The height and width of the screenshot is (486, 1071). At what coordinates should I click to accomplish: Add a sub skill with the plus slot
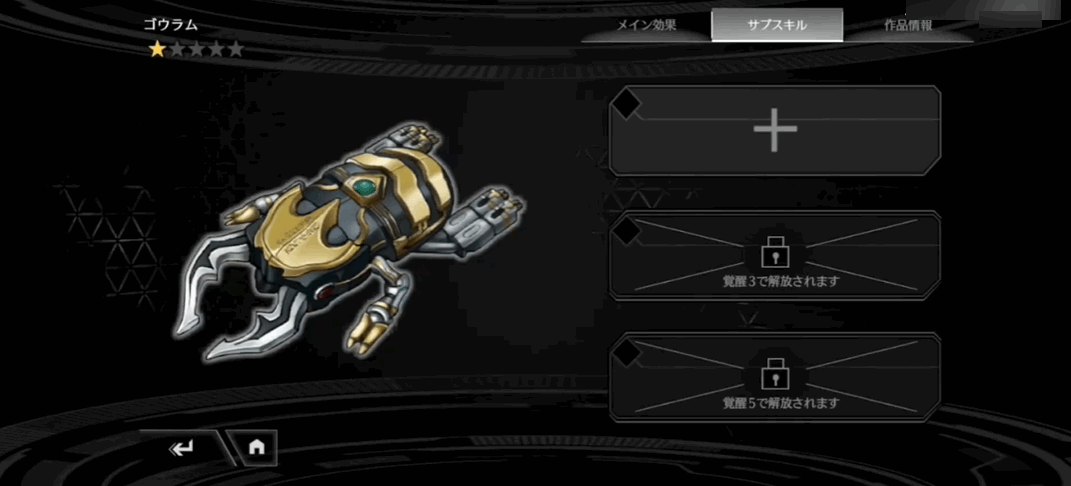click(775, 131)
